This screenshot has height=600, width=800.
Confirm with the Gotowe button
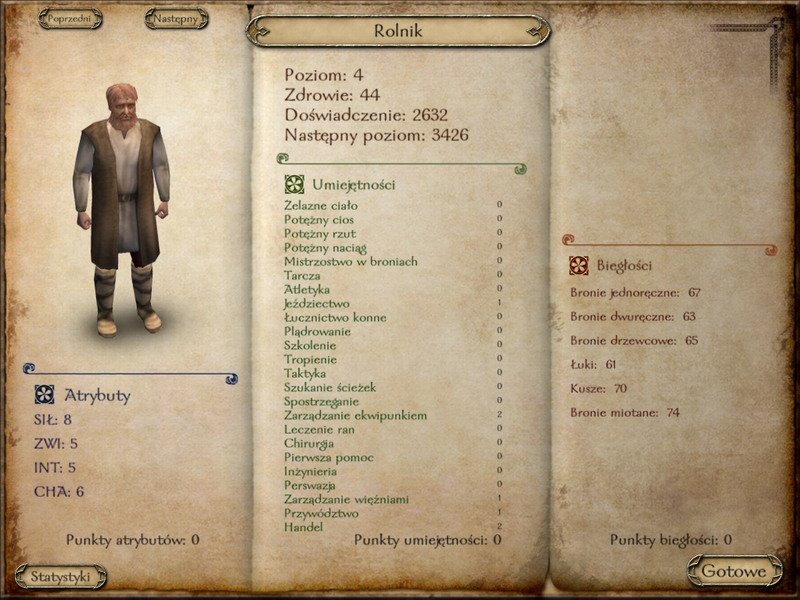pos(734,571)
